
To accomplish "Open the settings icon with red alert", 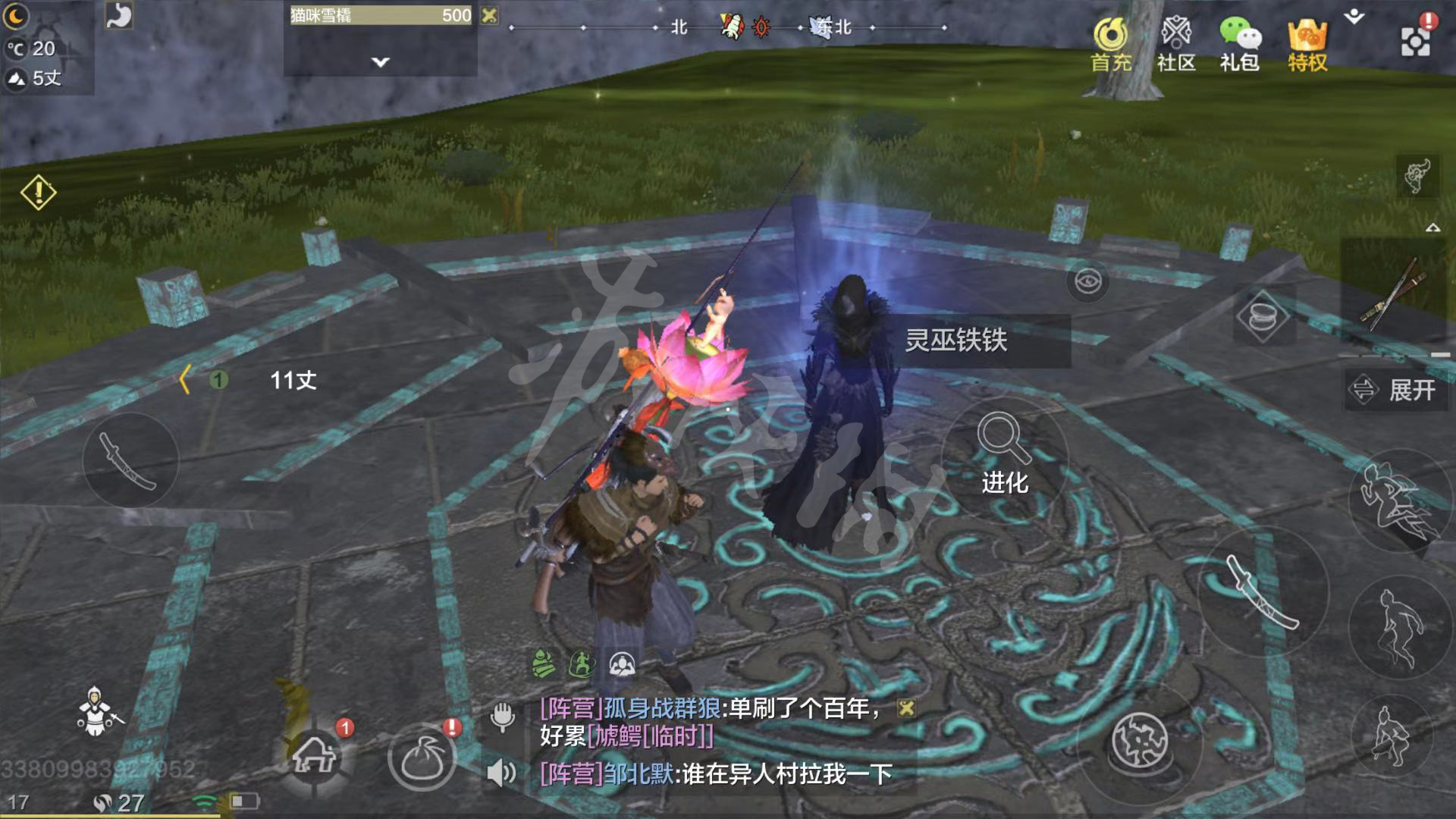I will point(1415,38).
